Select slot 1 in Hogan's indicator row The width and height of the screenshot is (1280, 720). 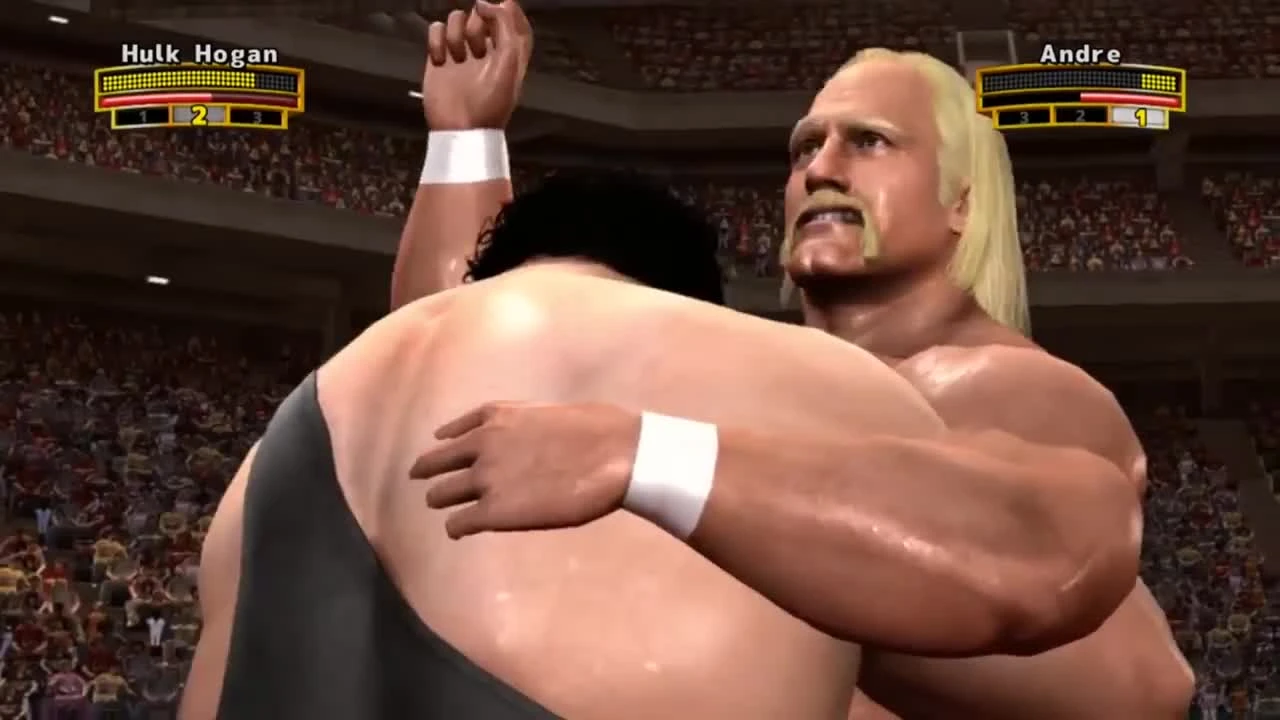point(143,115)
